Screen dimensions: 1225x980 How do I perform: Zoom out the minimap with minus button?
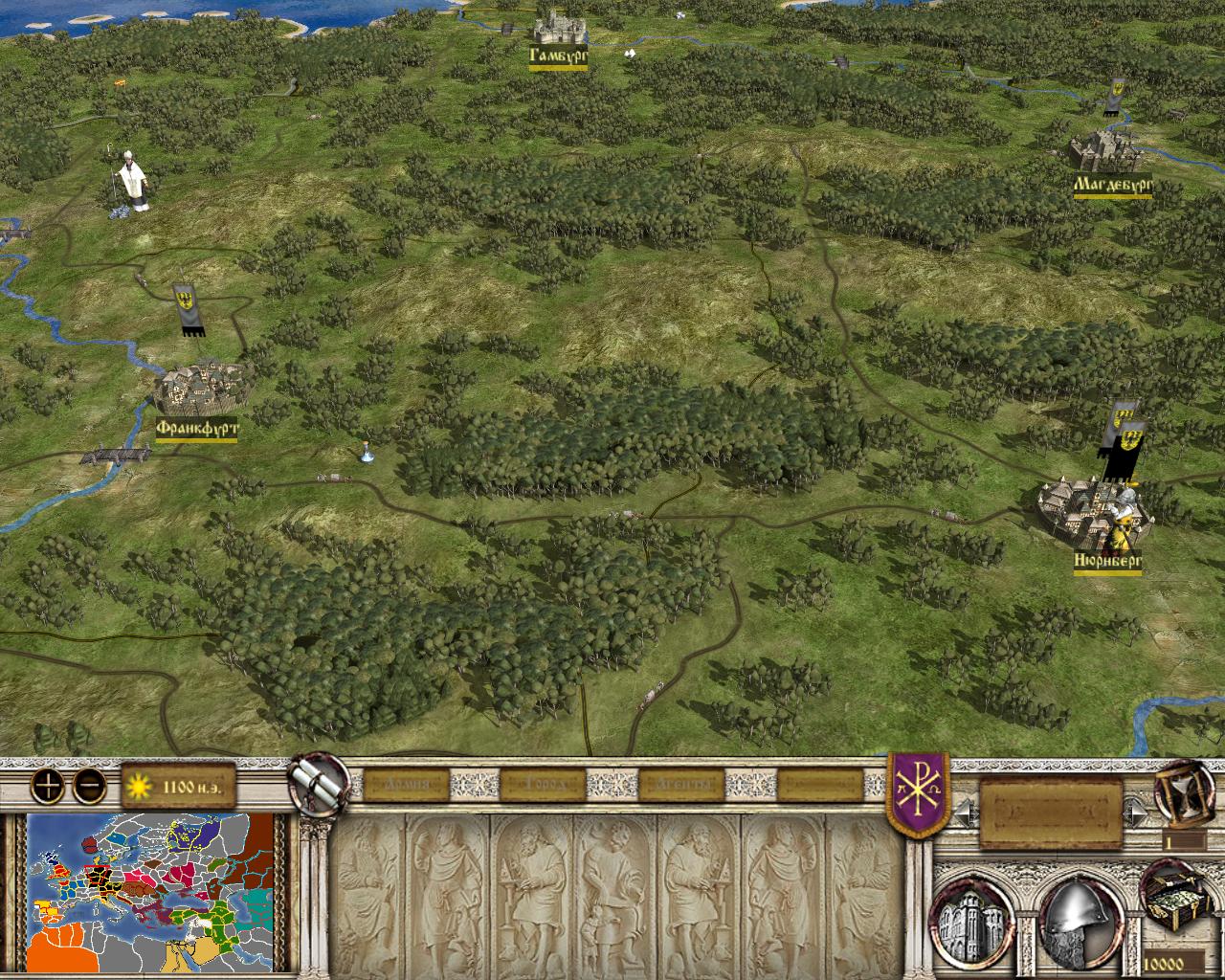89,787
